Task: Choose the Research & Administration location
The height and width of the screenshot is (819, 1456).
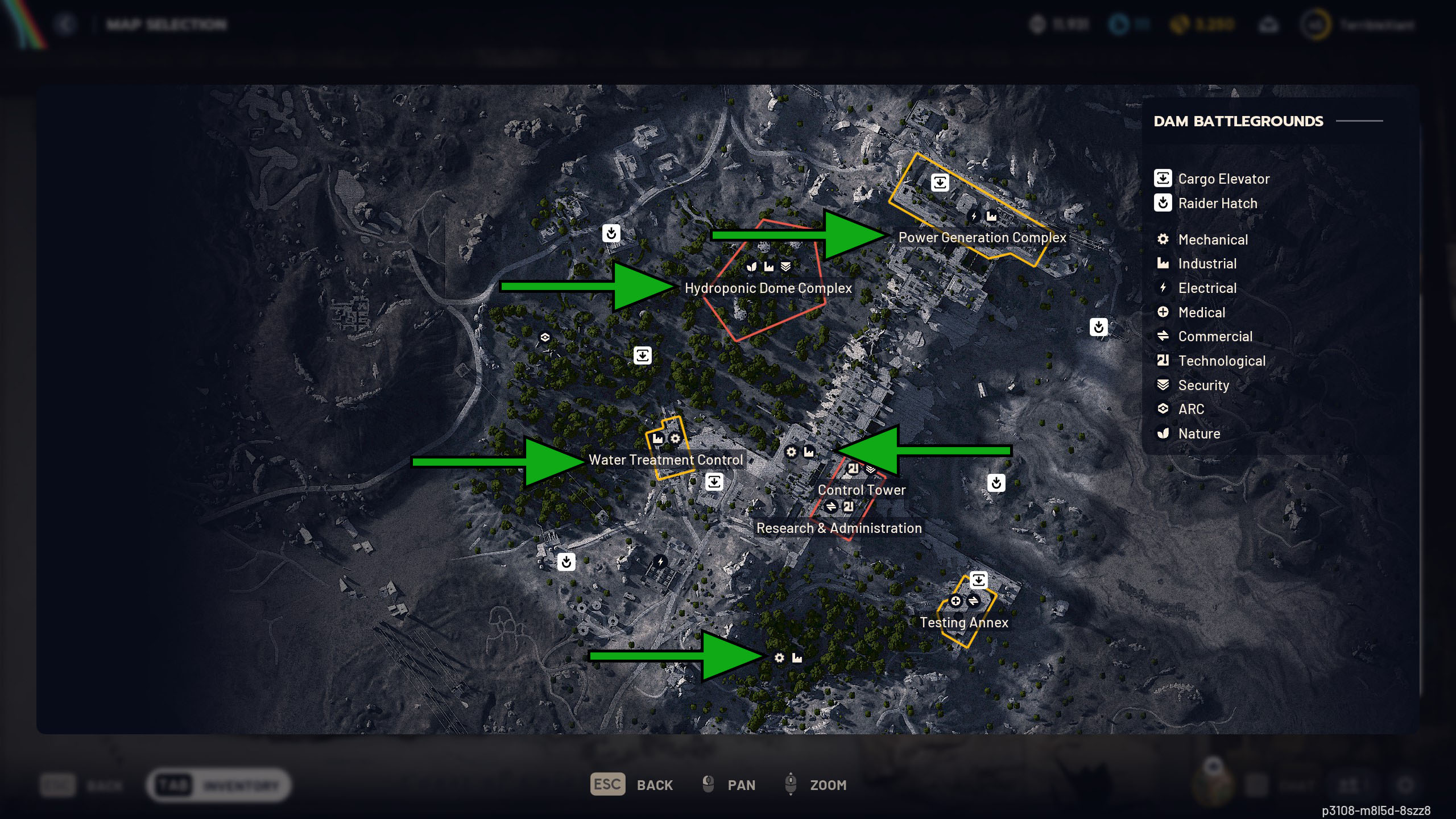Action: pos(839,528)
